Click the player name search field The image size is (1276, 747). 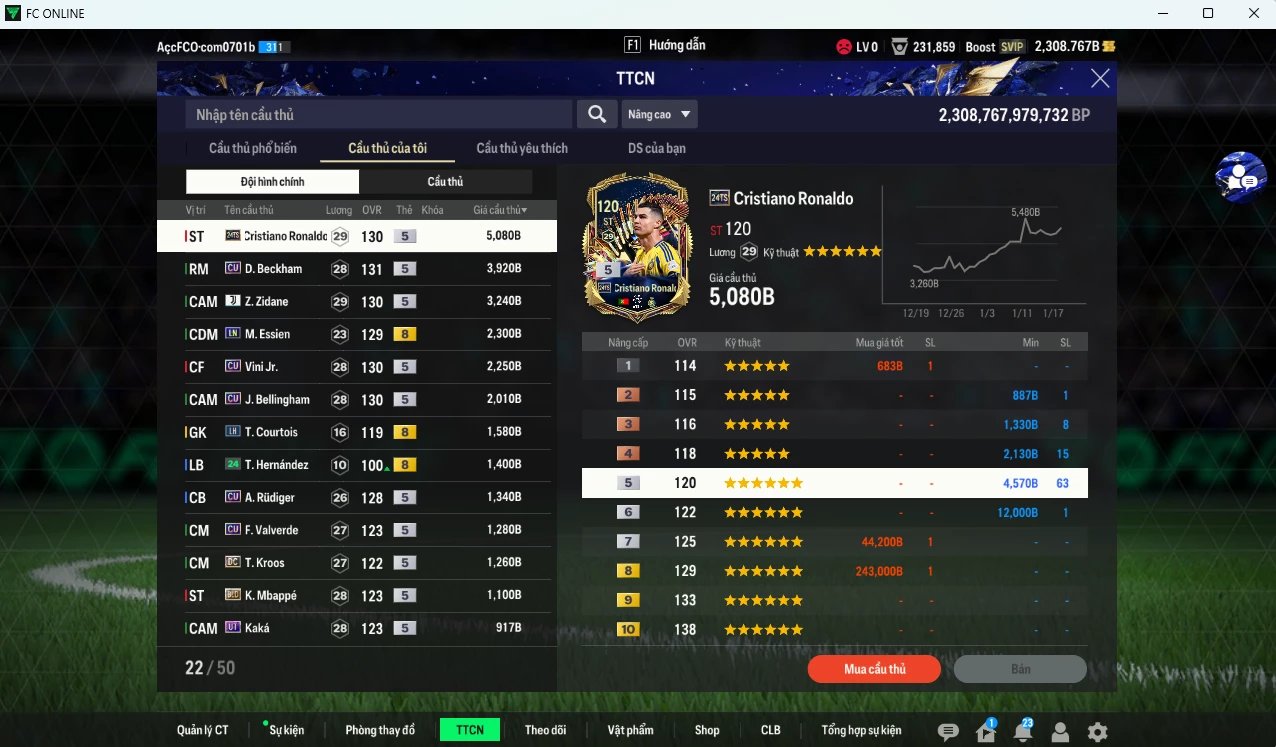(x=379, y=115)
